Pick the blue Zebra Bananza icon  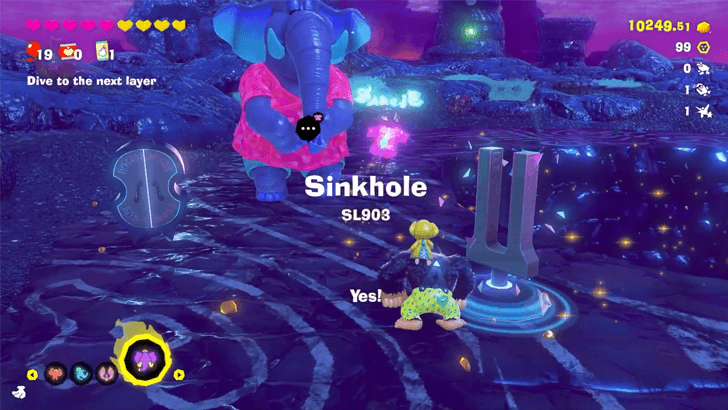point(79,375)
